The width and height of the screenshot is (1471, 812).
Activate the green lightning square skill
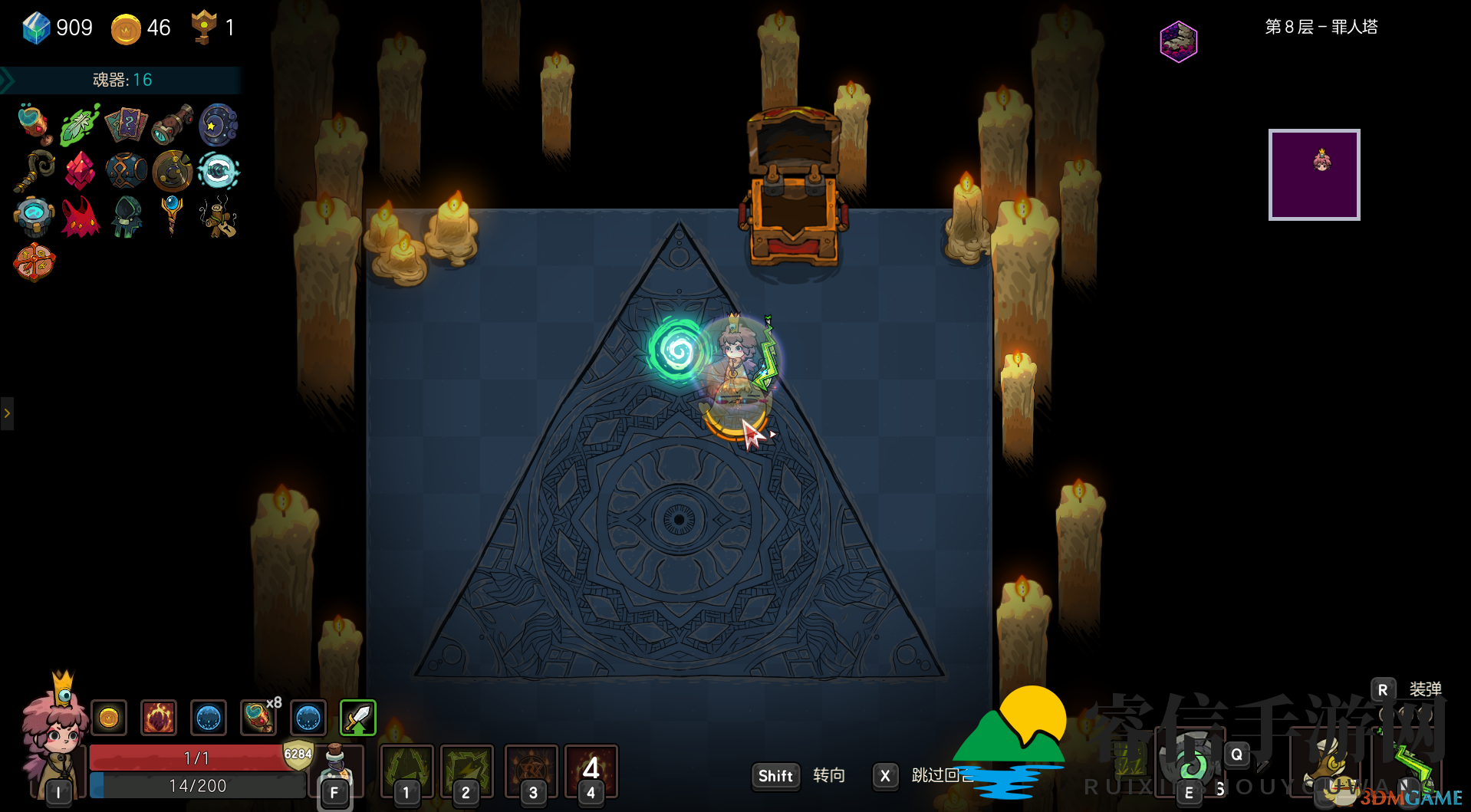[x=466, y=771]
